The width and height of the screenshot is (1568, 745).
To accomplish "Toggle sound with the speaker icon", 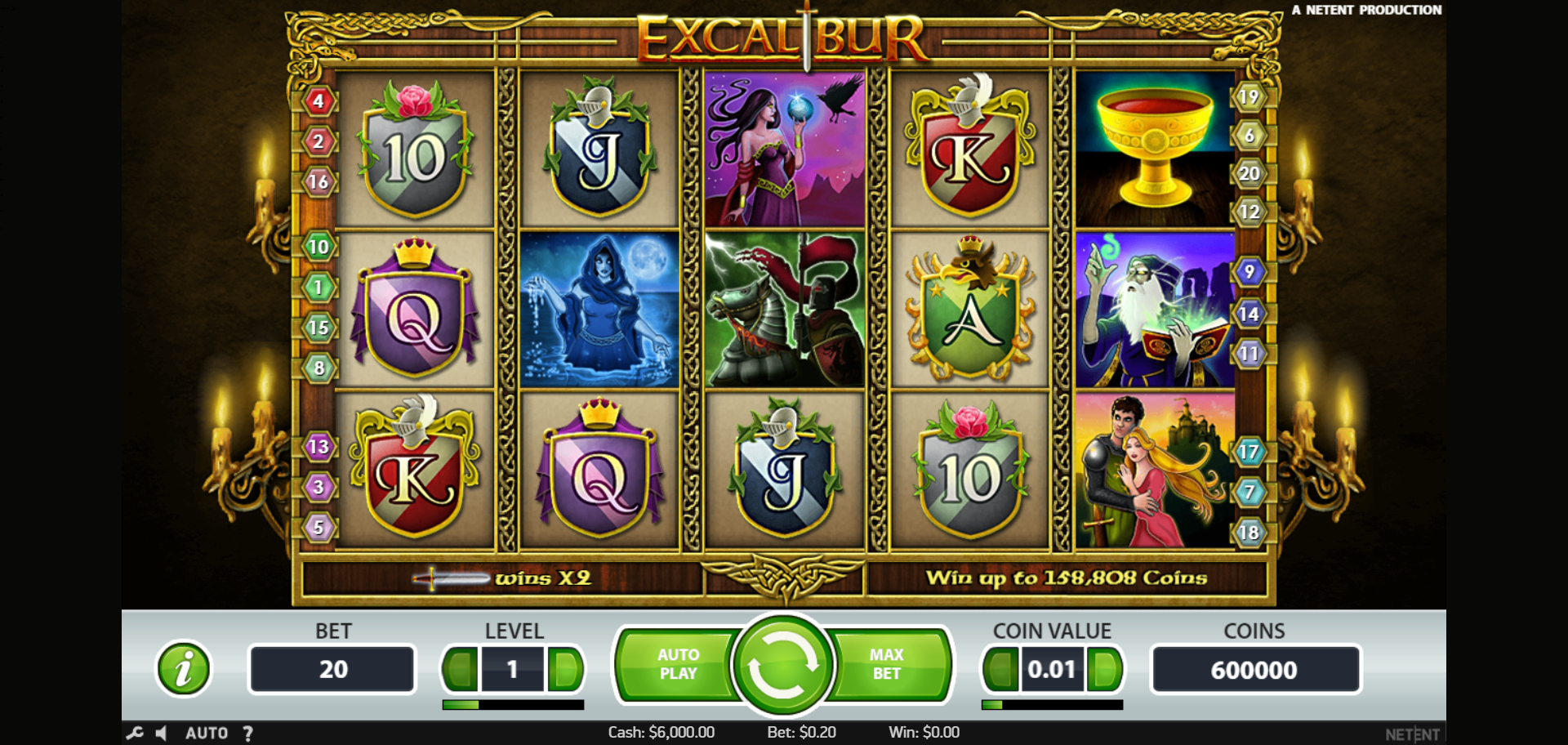I will [161, 733].
